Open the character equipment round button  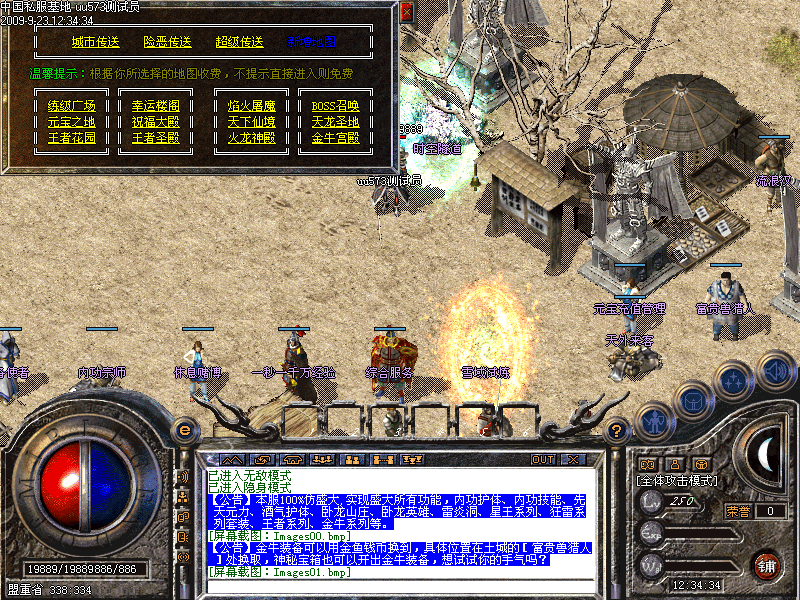click(x=655, y=422)
